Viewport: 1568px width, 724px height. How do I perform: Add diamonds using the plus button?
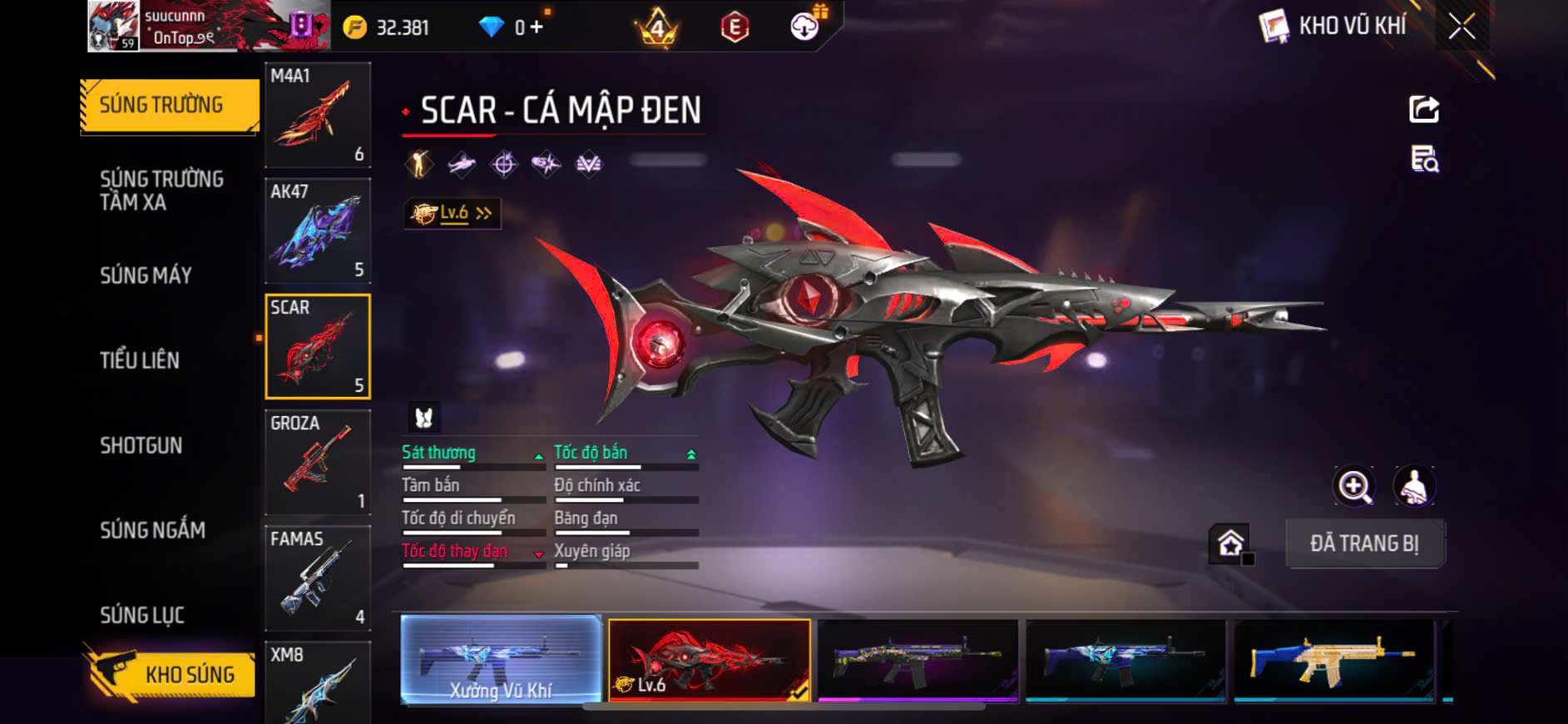(x=537, y=27)
